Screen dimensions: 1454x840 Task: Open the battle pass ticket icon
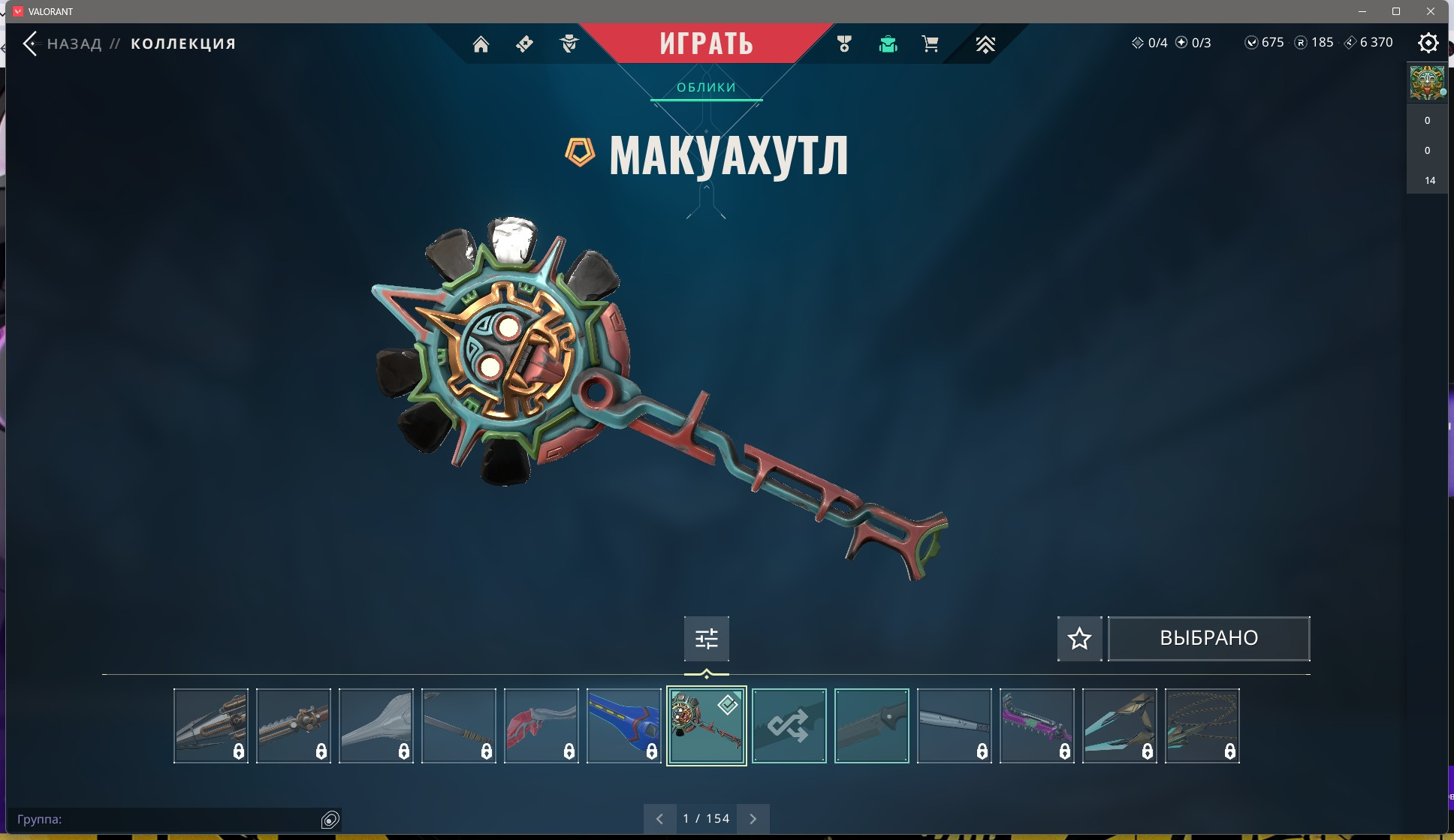coord(524,44)
